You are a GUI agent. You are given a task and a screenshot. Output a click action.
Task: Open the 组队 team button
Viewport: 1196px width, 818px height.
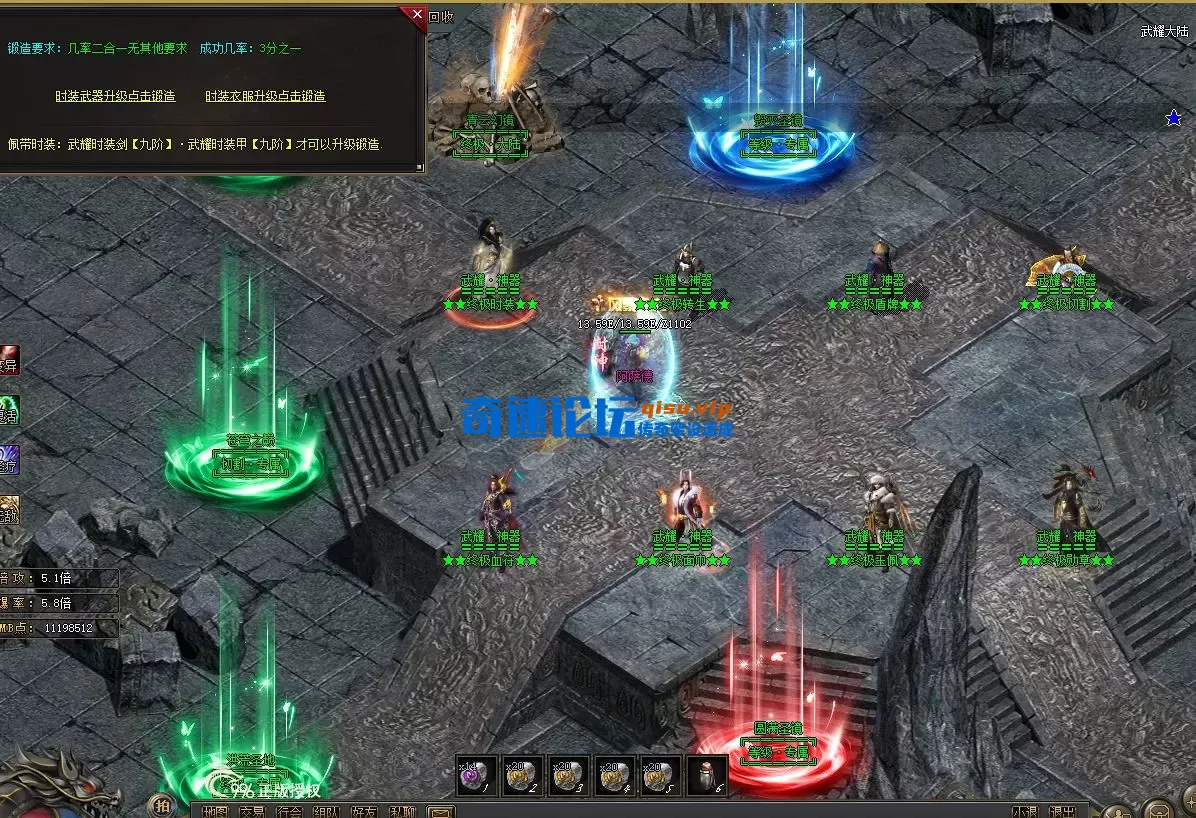click(x=327, y=812)
